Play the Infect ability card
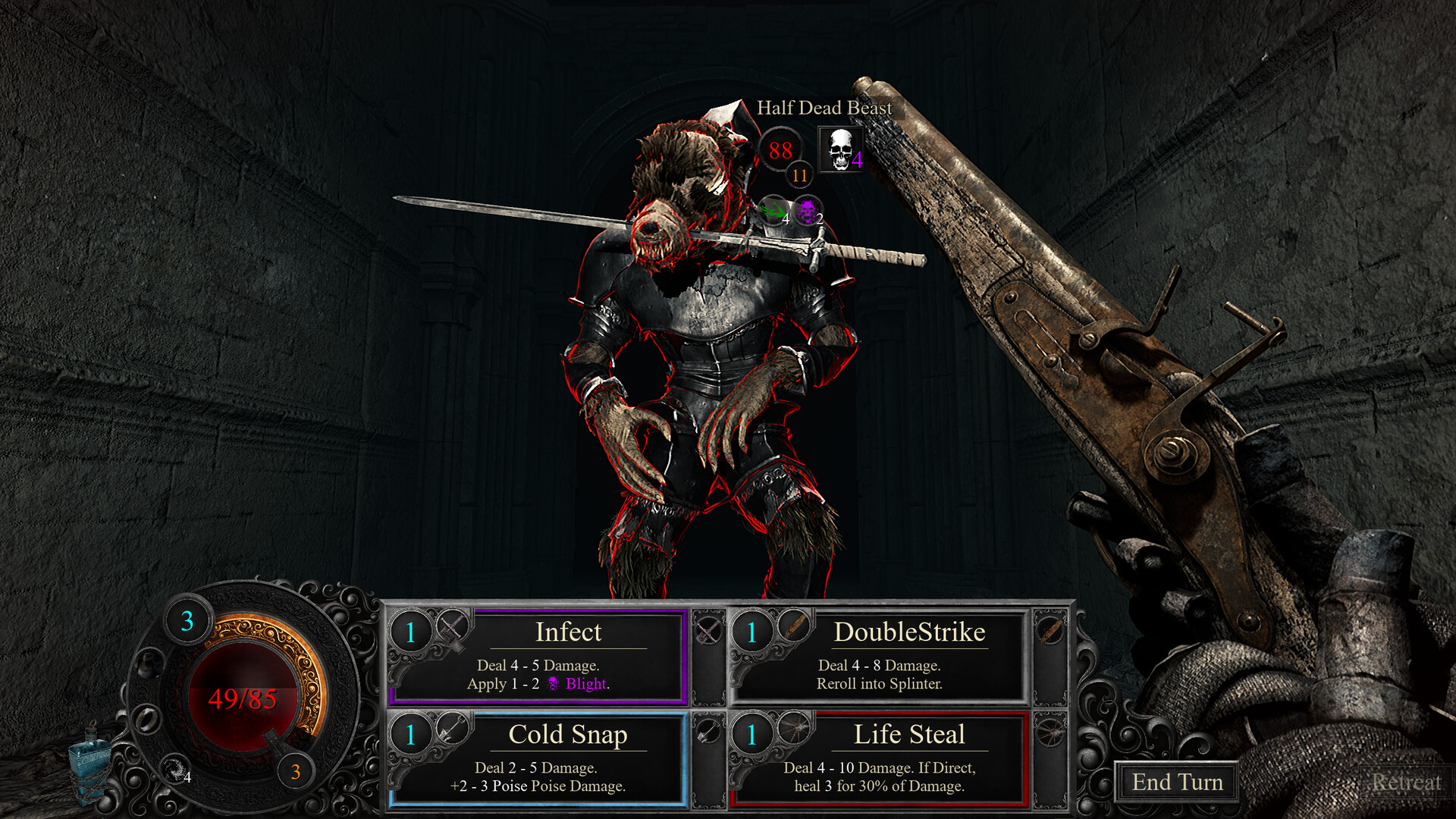Image resolution: width=1456 pixels, height=819 pixels. coord(538,657)
